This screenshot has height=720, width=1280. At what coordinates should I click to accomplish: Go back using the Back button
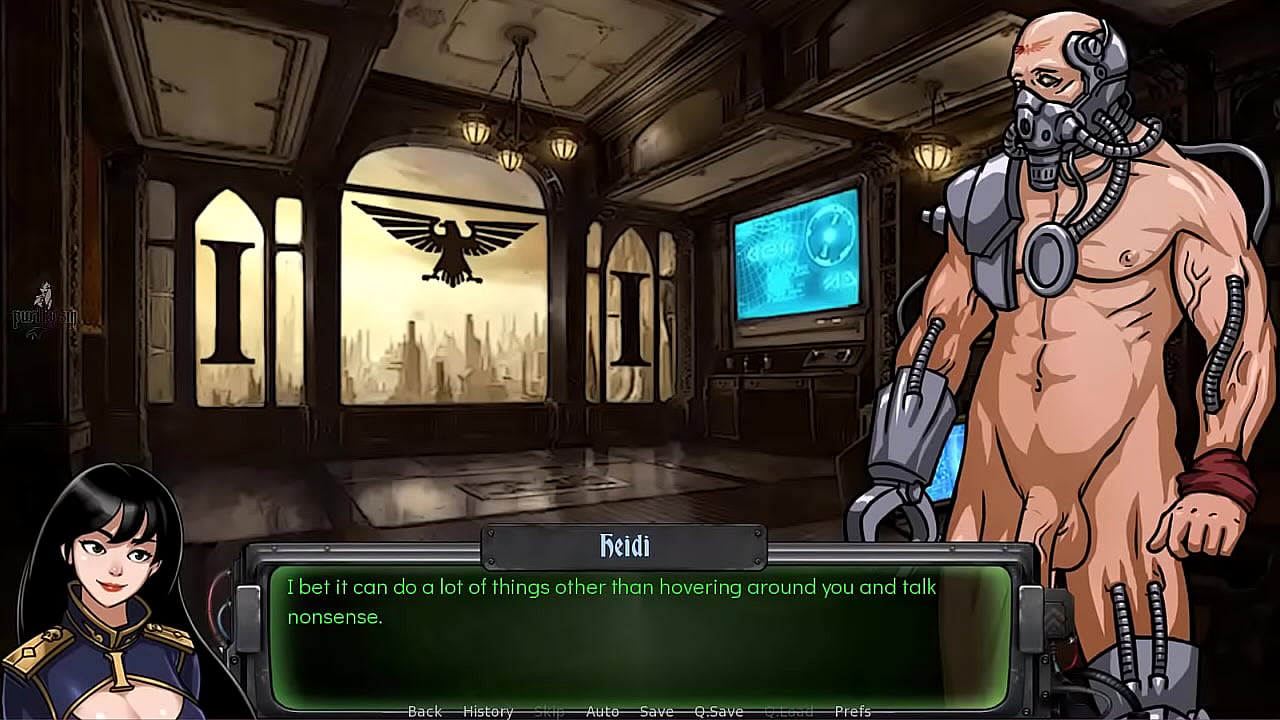tap(424, 711)
